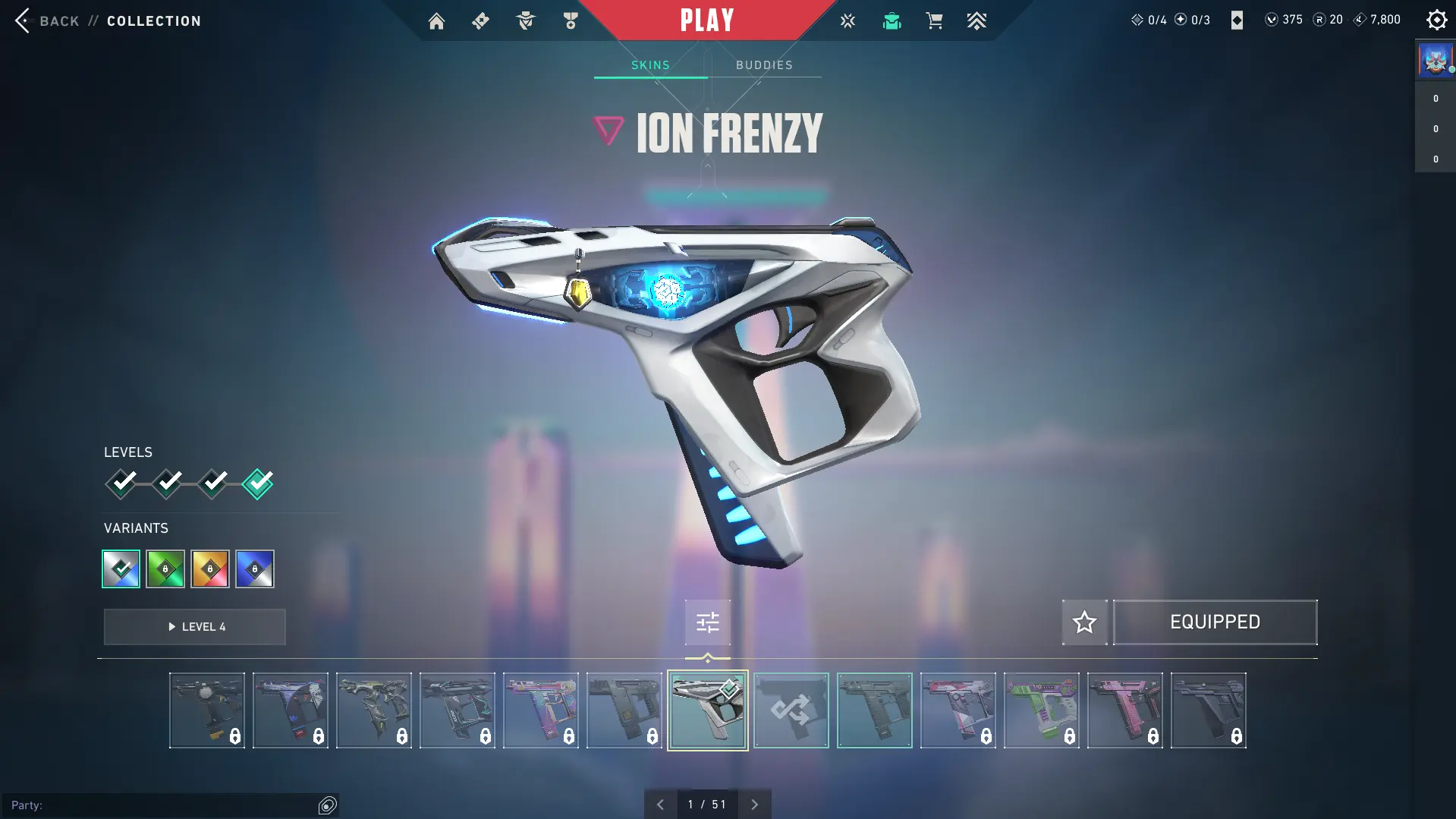Mark Ion Frenzy as favorite with star
This screenshot has height=819, width=1456.
click(1084, 622)
